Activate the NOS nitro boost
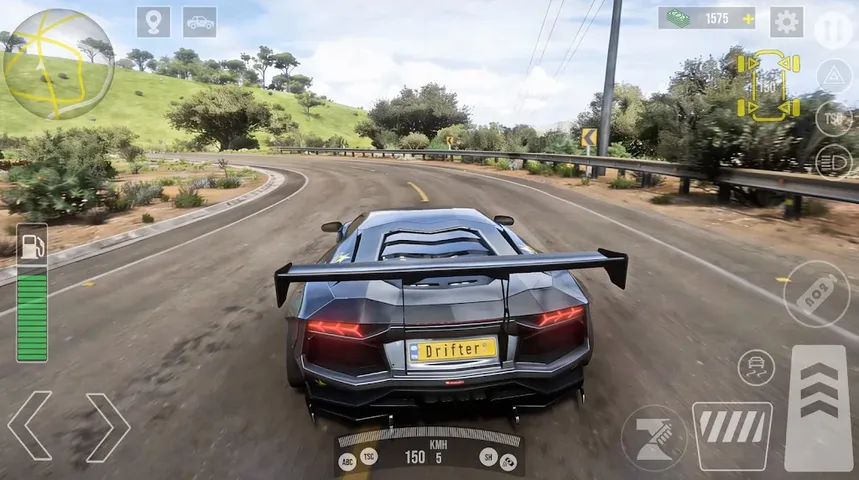The height and width of the screenshot is (480, 859). coord(816,294)
